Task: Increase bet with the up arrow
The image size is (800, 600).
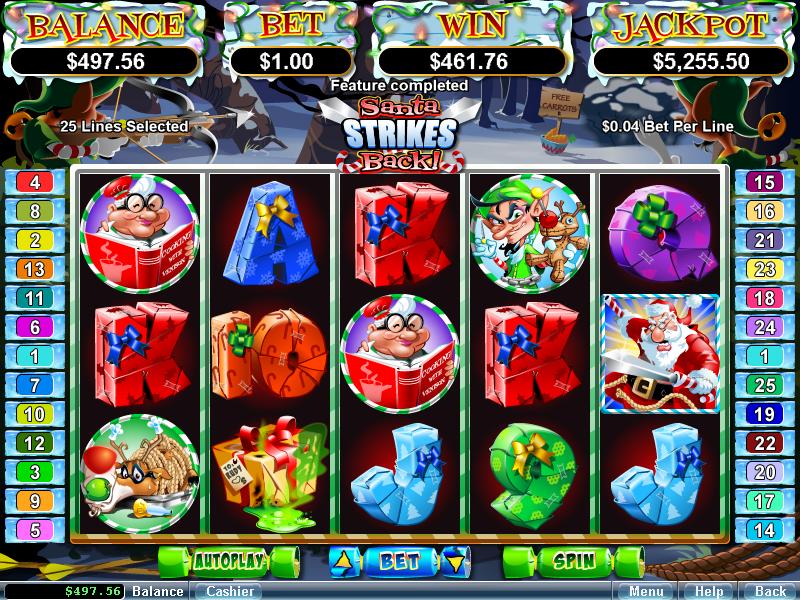Action: pos(342,561)
